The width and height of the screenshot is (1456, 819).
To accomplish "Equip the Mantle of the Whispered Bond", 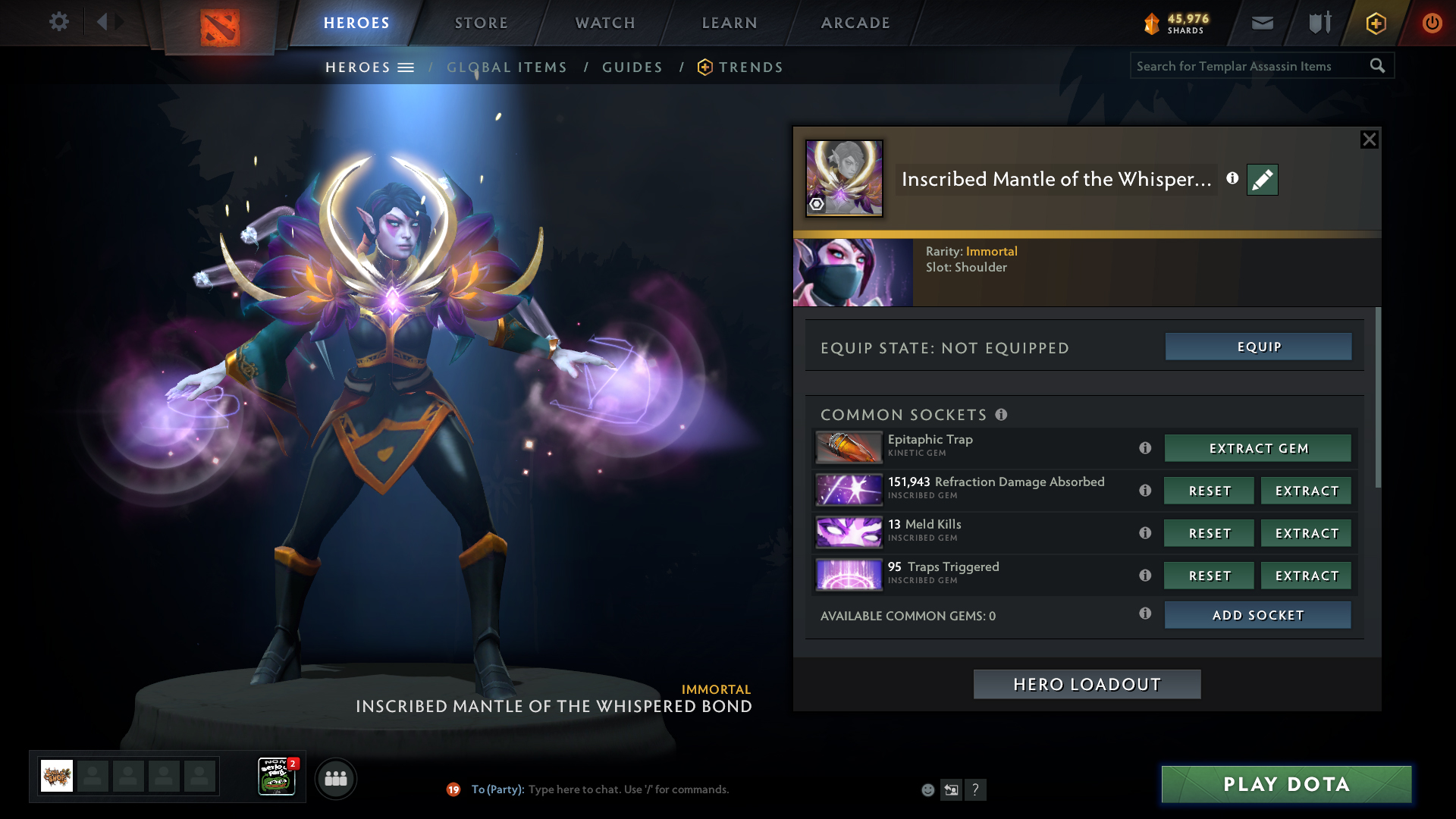I will tap(1258, 347).
